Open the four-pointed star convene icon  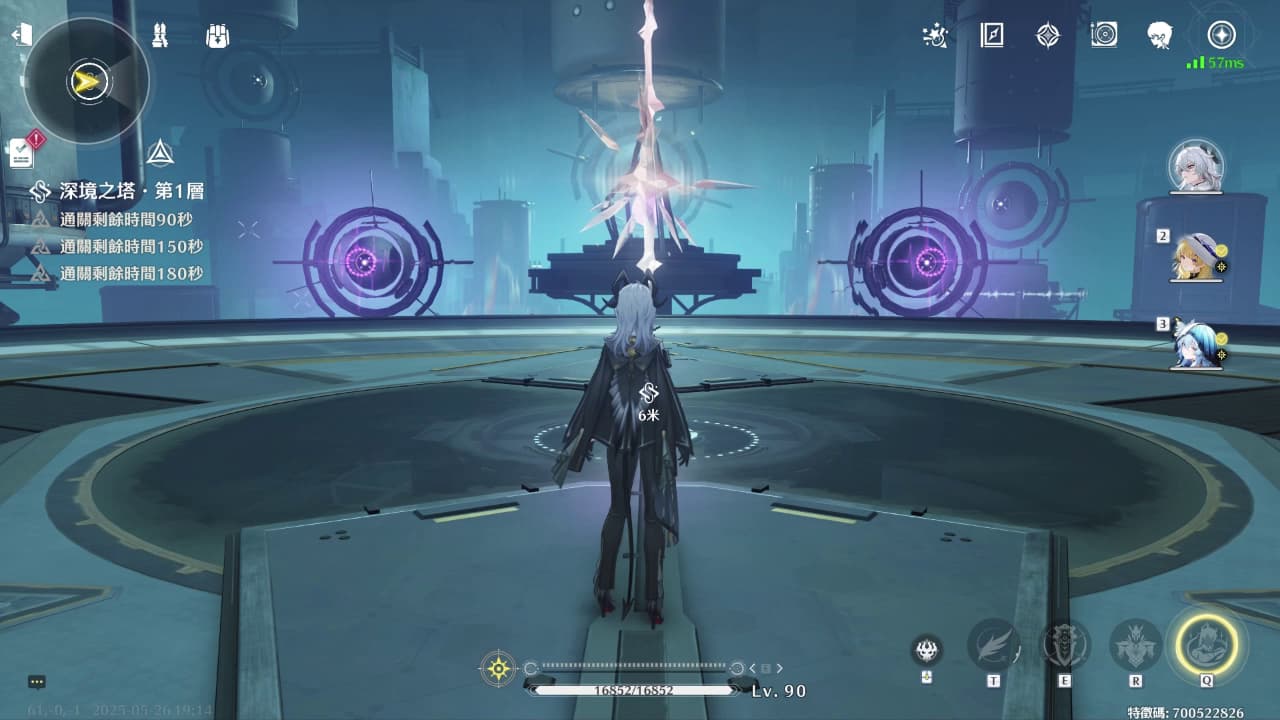pos(1047,36)
